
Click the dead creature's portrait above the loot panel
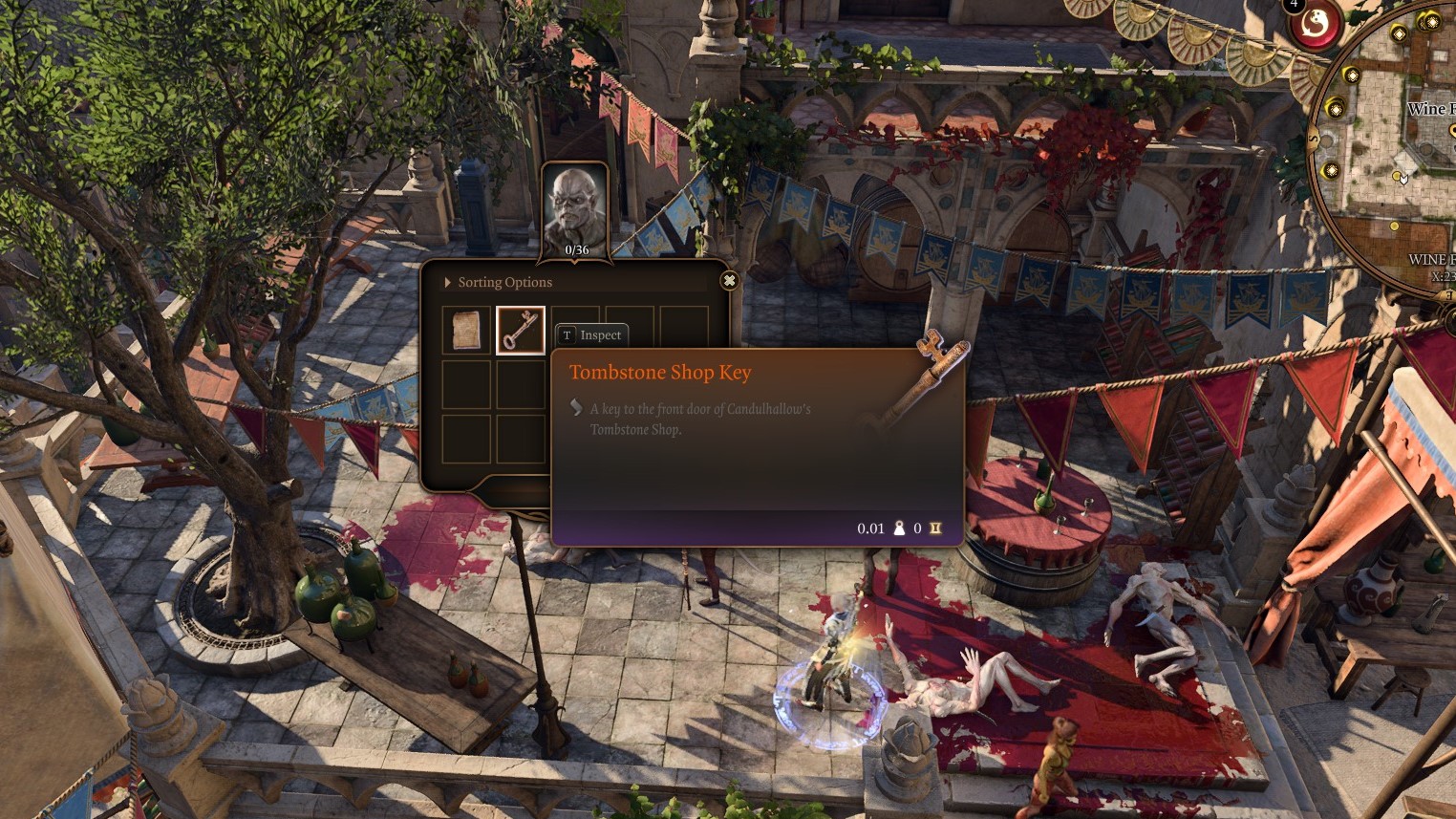click(573, 204)
